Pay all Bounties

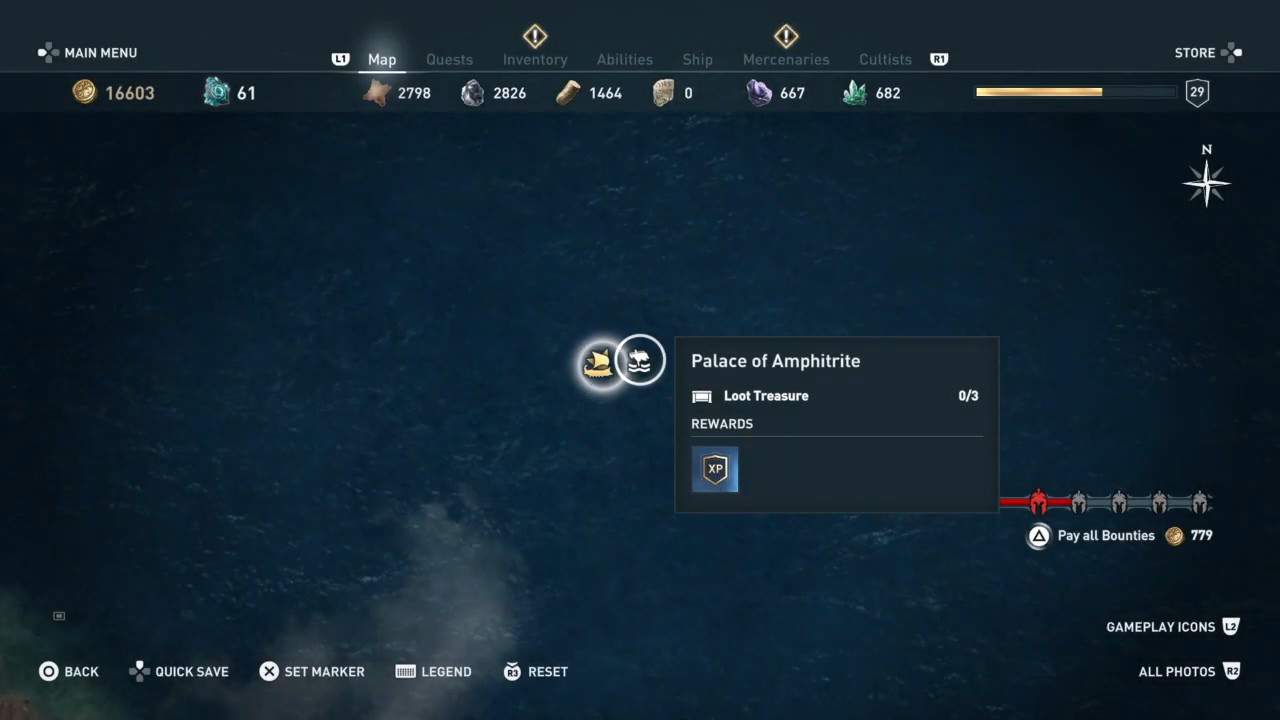(1105, 536)
